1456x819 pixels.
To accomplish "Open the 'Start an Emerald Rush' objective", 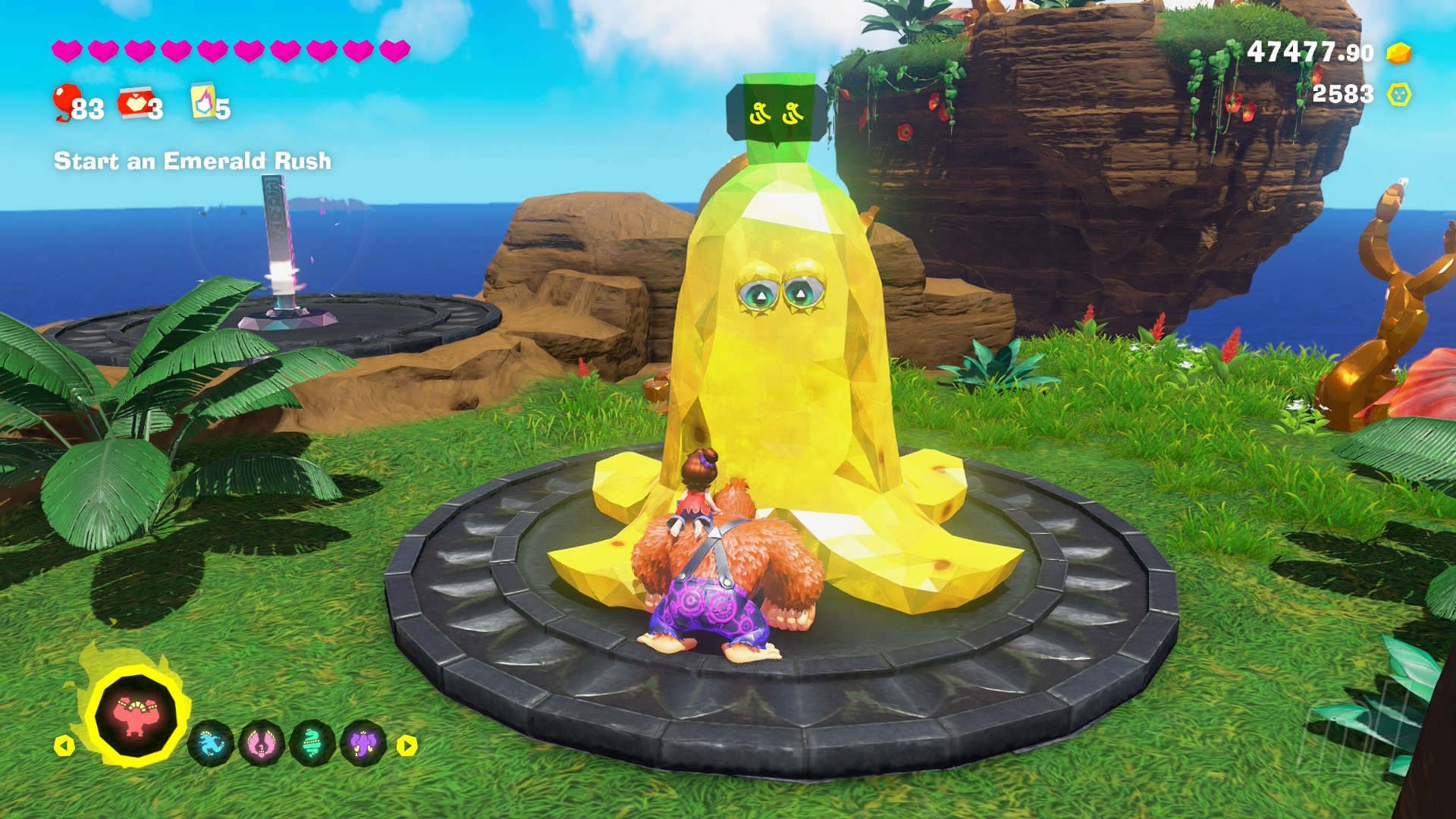I will pos(193,161).
